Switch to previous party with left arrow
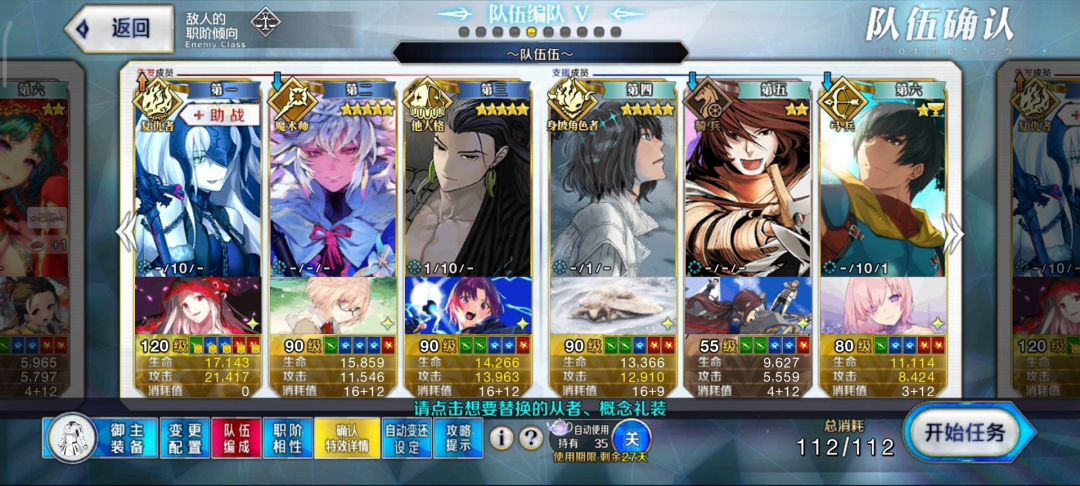The width and height of the screenshot is (1080, 486). point(125,232)
